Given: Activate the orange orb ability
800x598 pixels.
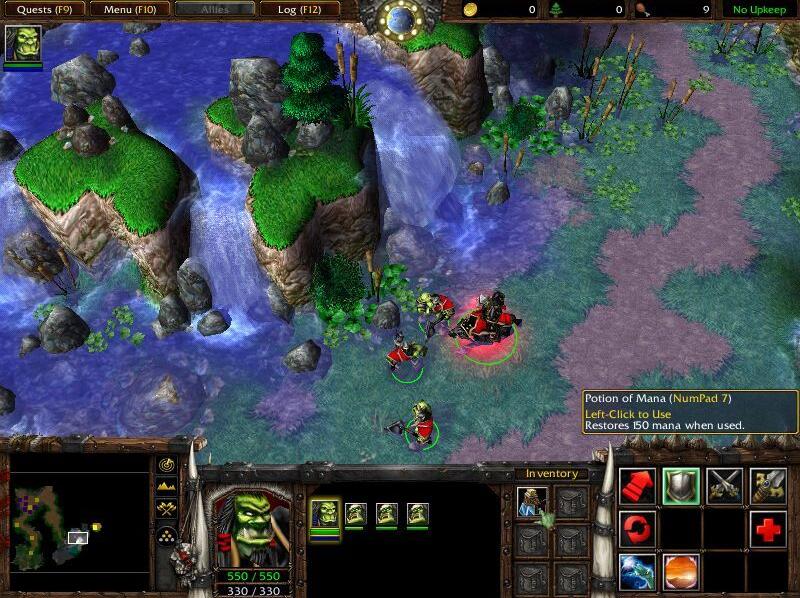Looking at the screenshot, I should pos(681,571).
